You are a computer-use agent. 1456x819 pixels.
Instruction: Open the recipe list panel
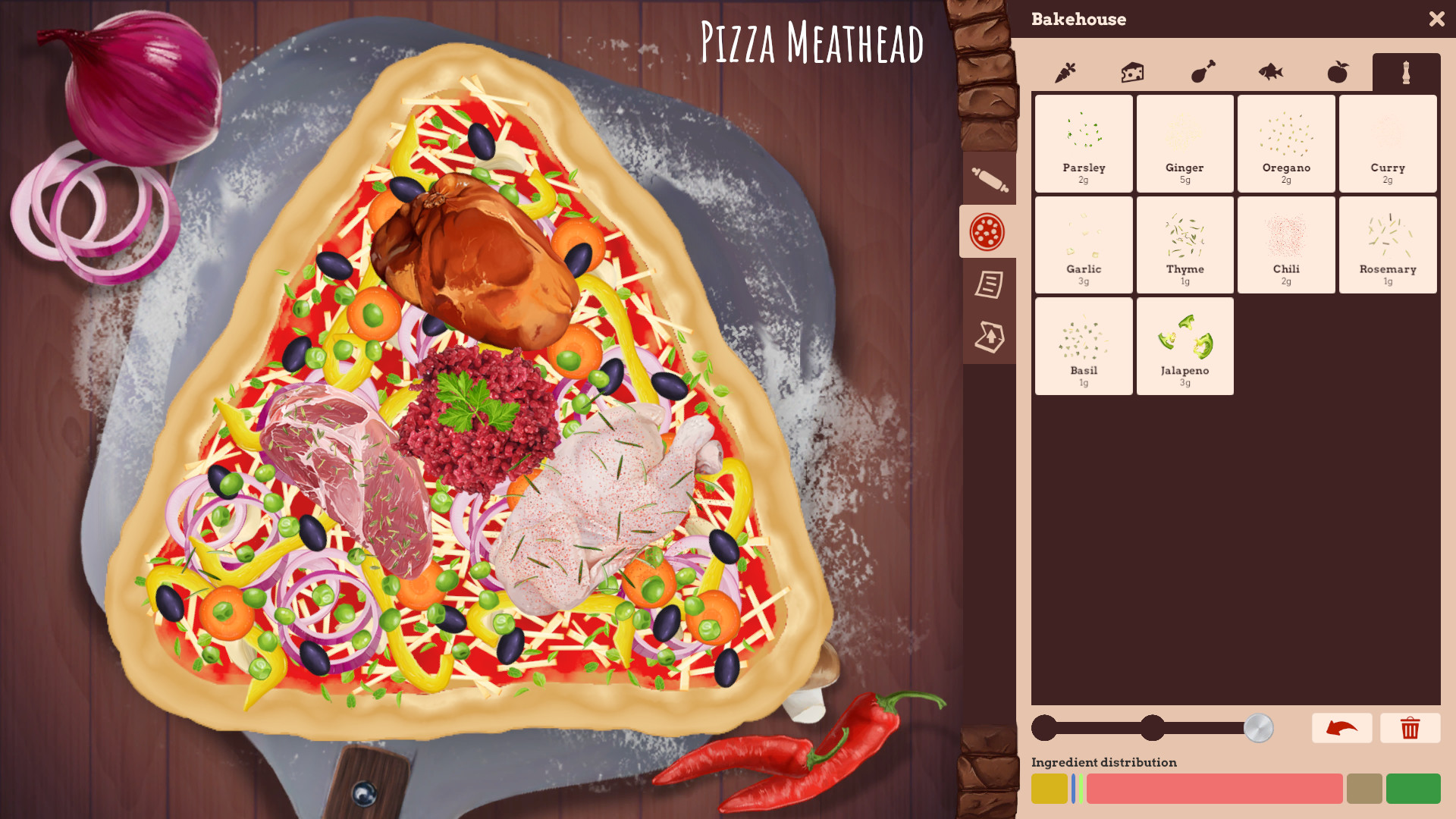[x=989, y=286]
